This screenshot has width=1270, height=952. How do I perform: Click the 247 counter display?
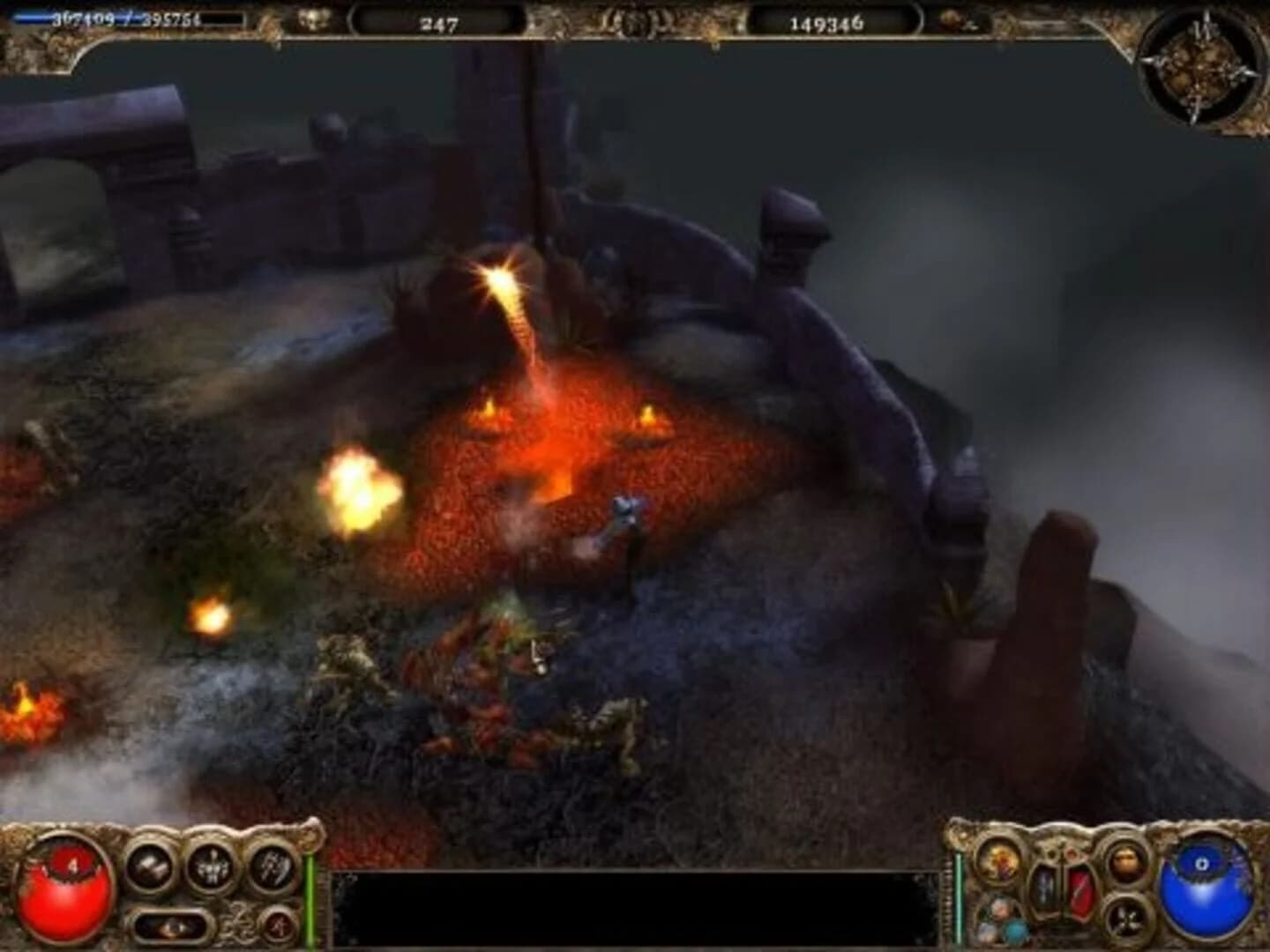[438, 22]
